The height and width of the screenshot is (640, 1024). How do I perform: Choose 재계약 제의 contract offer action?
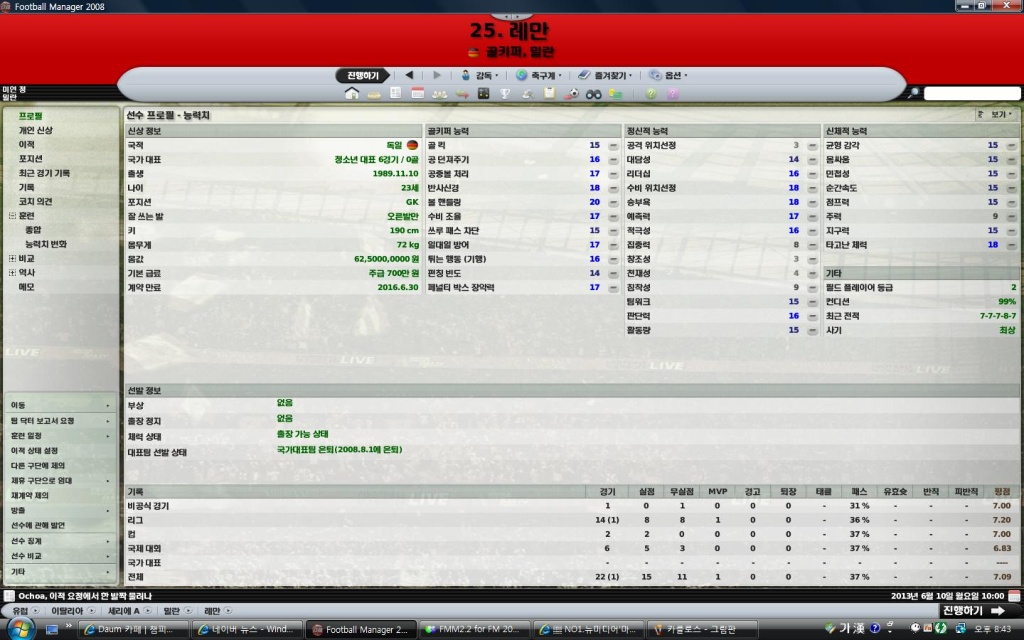[x=30, y=495]
